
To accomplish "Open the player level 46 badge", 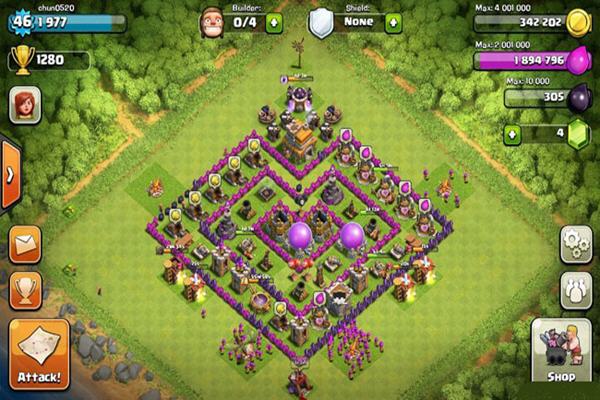I will pos(19,20).
